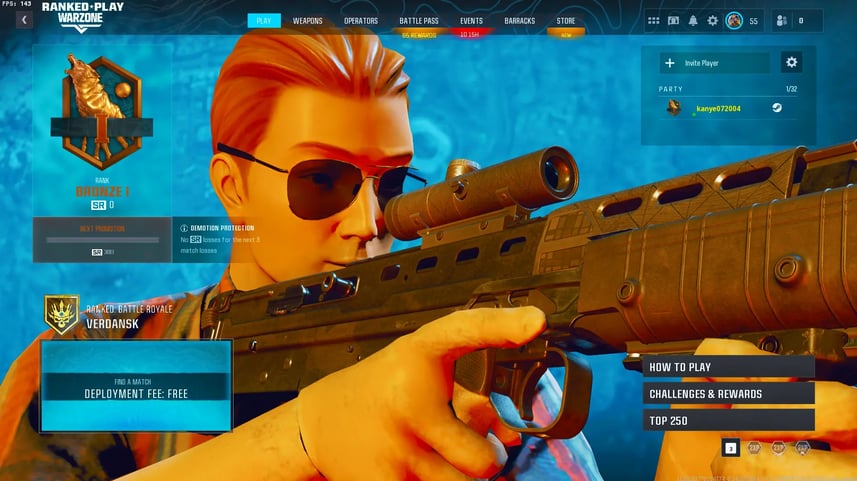The width and height of the screenshot is (857, 481).
Task: Open the notifications bell
Action: [x=693, y=20]
